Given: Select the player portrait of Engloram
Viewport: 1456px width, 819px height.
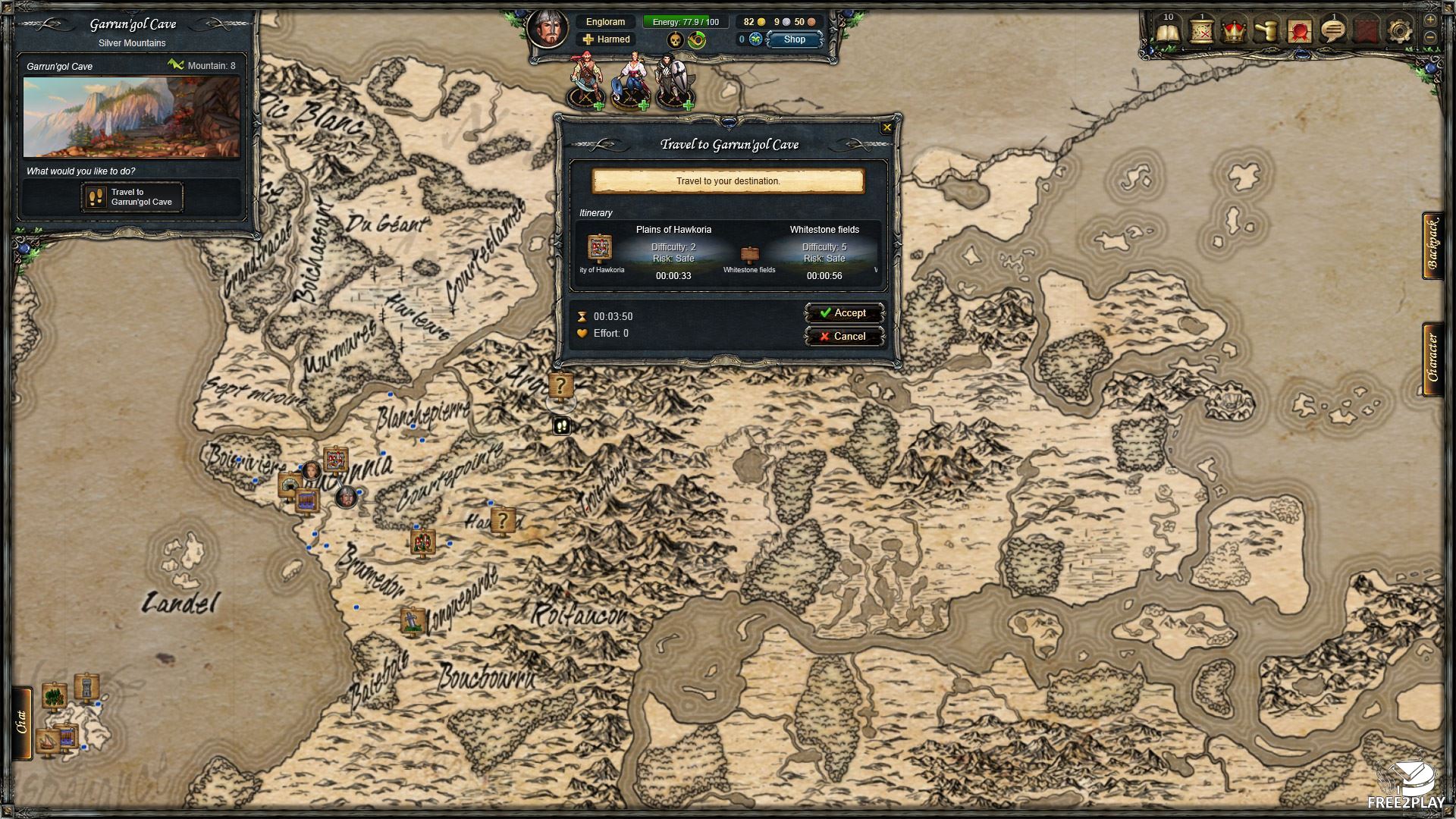Looking at the screenshot, I should 548,30.
